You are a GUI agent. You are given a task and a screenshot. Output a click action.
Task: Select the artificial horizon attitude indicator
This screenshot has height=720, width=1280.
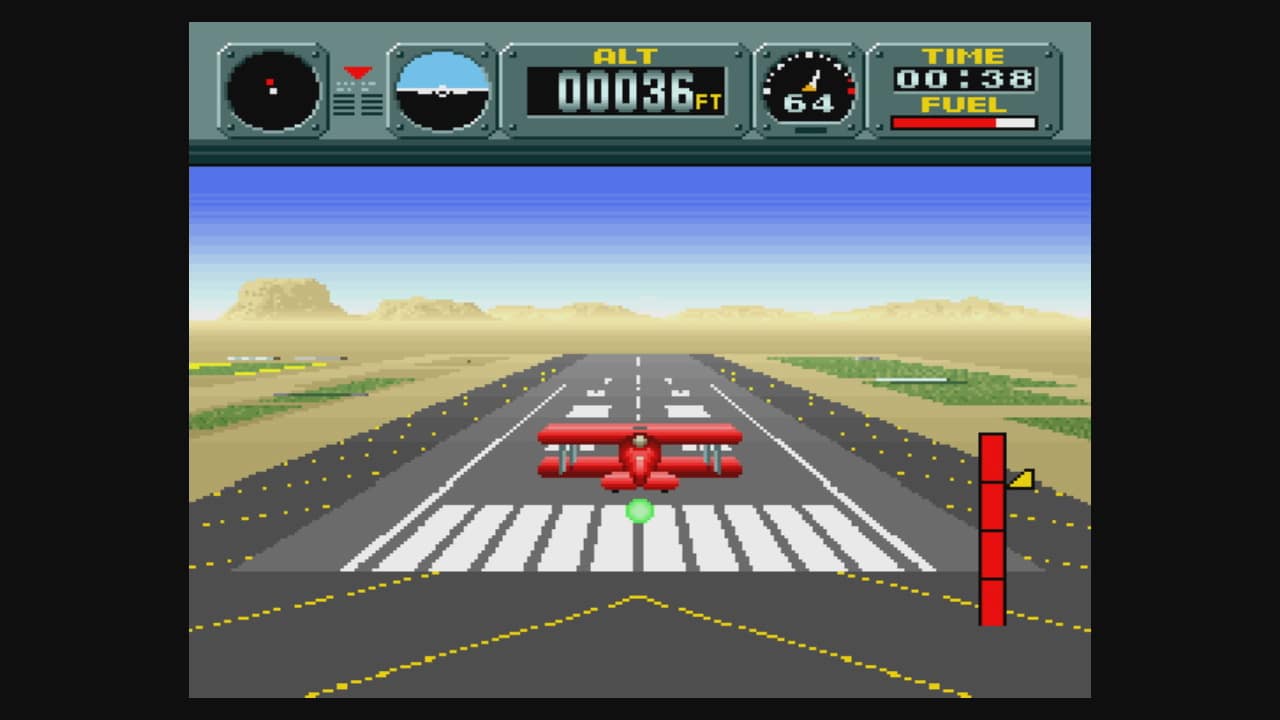click(x=442, y=91)
